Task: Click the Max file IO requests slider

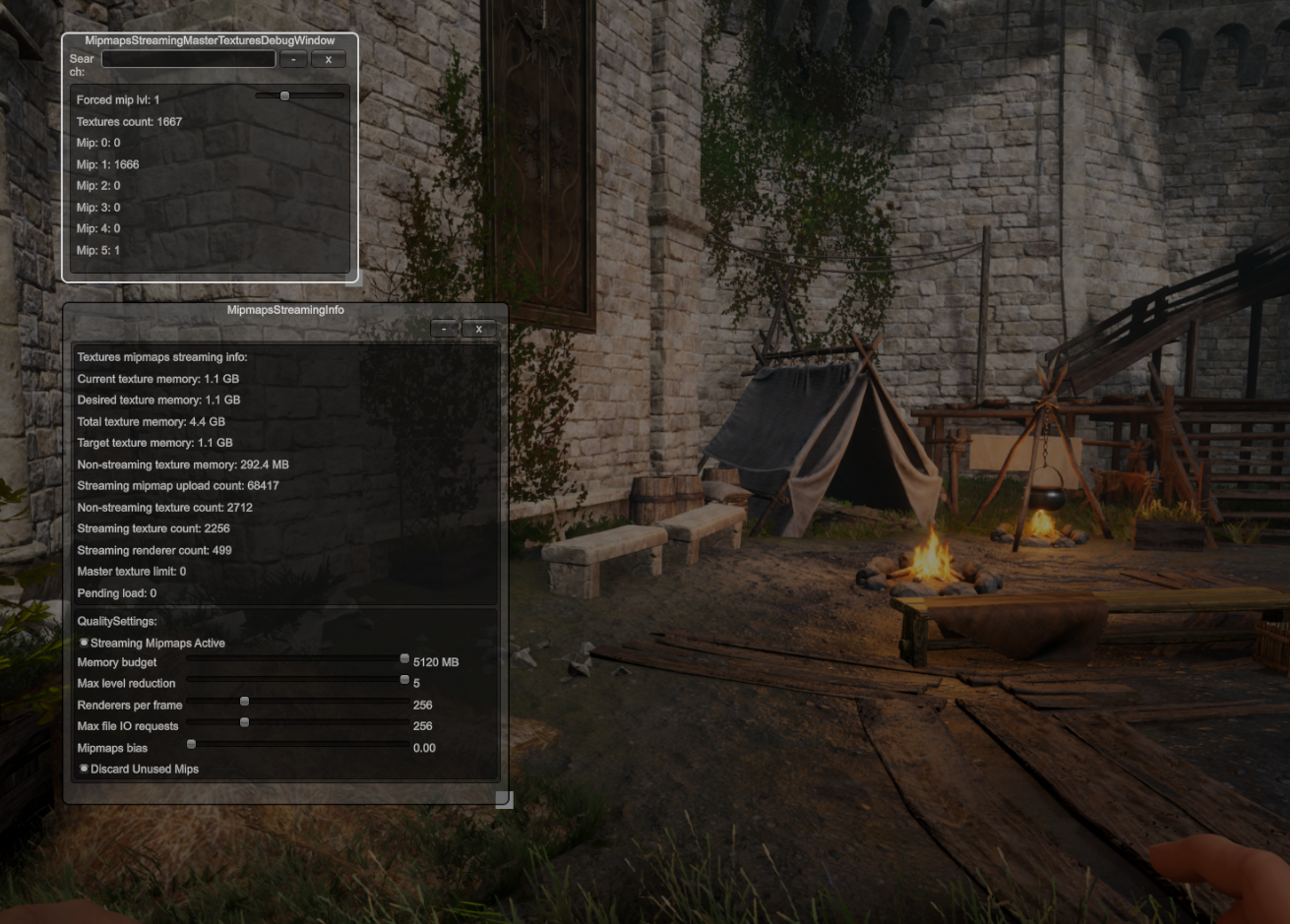Action: pos(244,721)
